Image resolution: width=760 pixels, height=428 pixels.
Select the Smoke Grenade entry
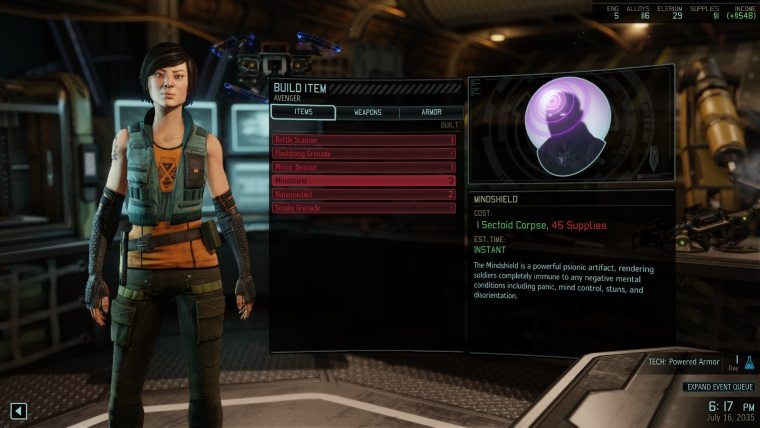tap(364, 207)
